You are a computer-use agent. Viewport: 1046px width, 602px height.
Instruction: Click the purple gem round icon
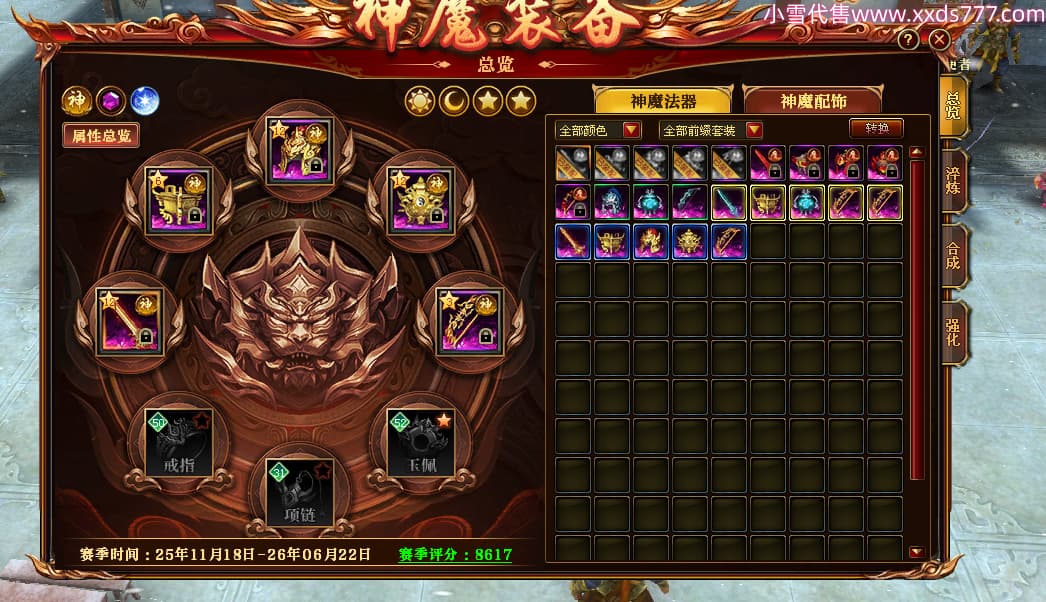point(111,100)
